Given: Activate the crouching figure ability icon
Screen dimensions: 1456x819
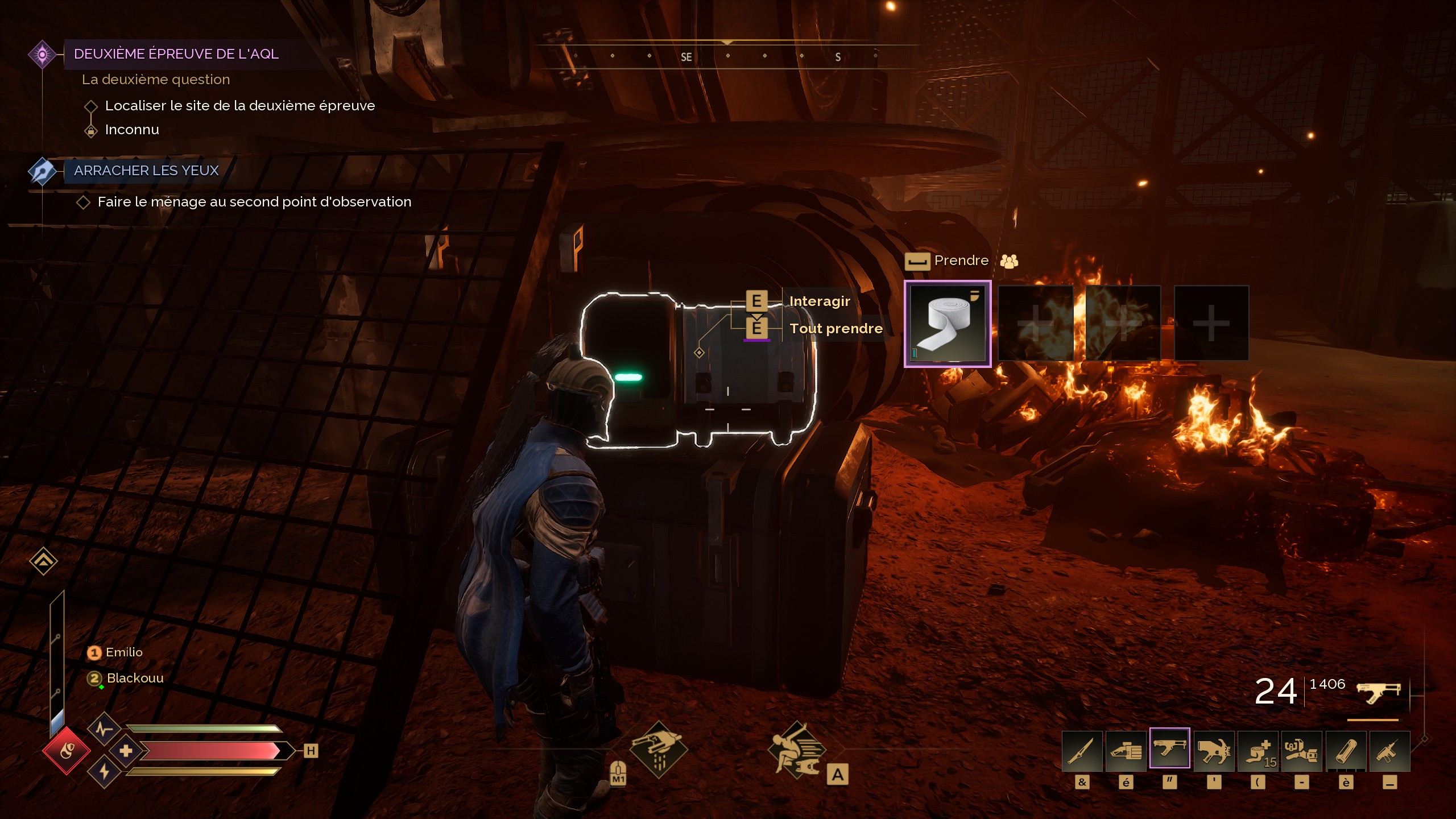Looking at the screenshot, I should pyautogui.click(x=796, y=750).
